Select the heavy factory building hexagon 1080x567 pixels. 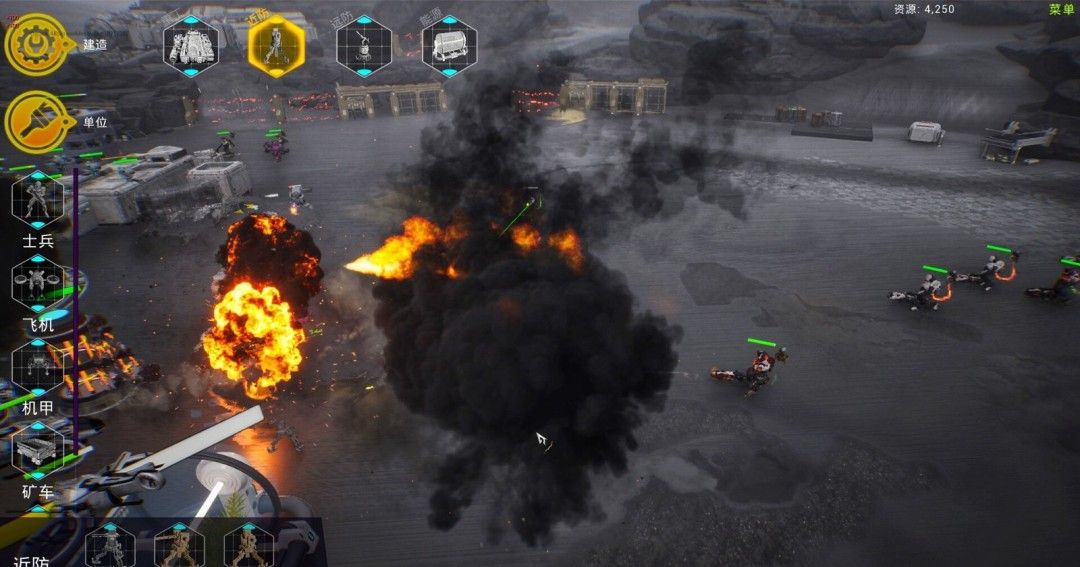click(x=191, y=46)
